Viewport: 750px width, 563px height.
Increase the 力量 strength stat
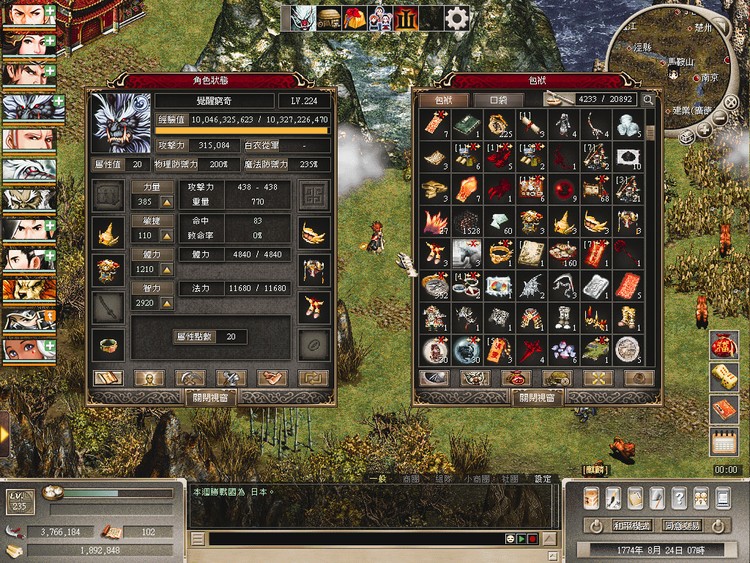click(167, 202)
